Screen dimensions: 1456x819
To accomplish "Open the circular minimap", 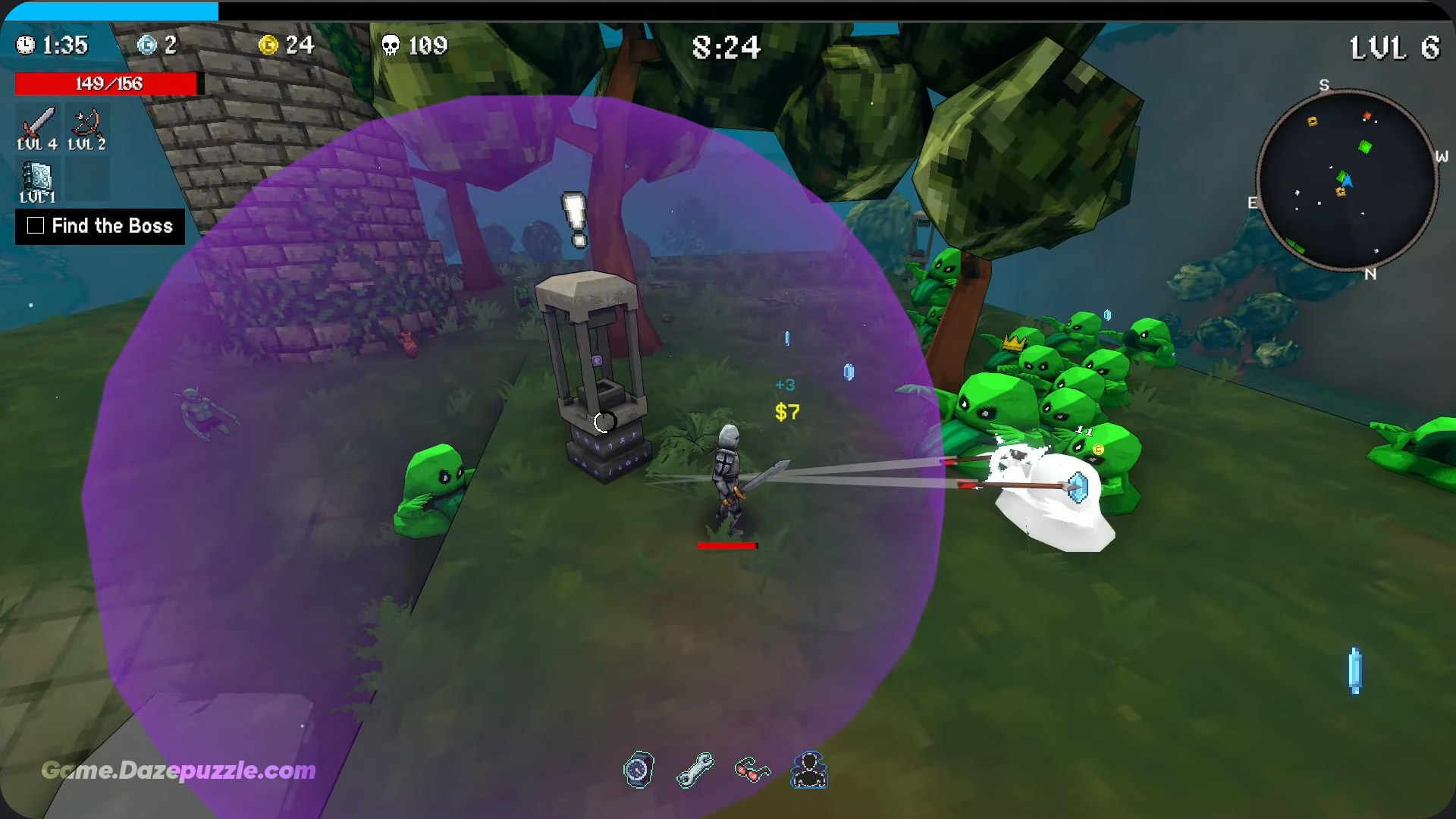I will [1347, 180].
